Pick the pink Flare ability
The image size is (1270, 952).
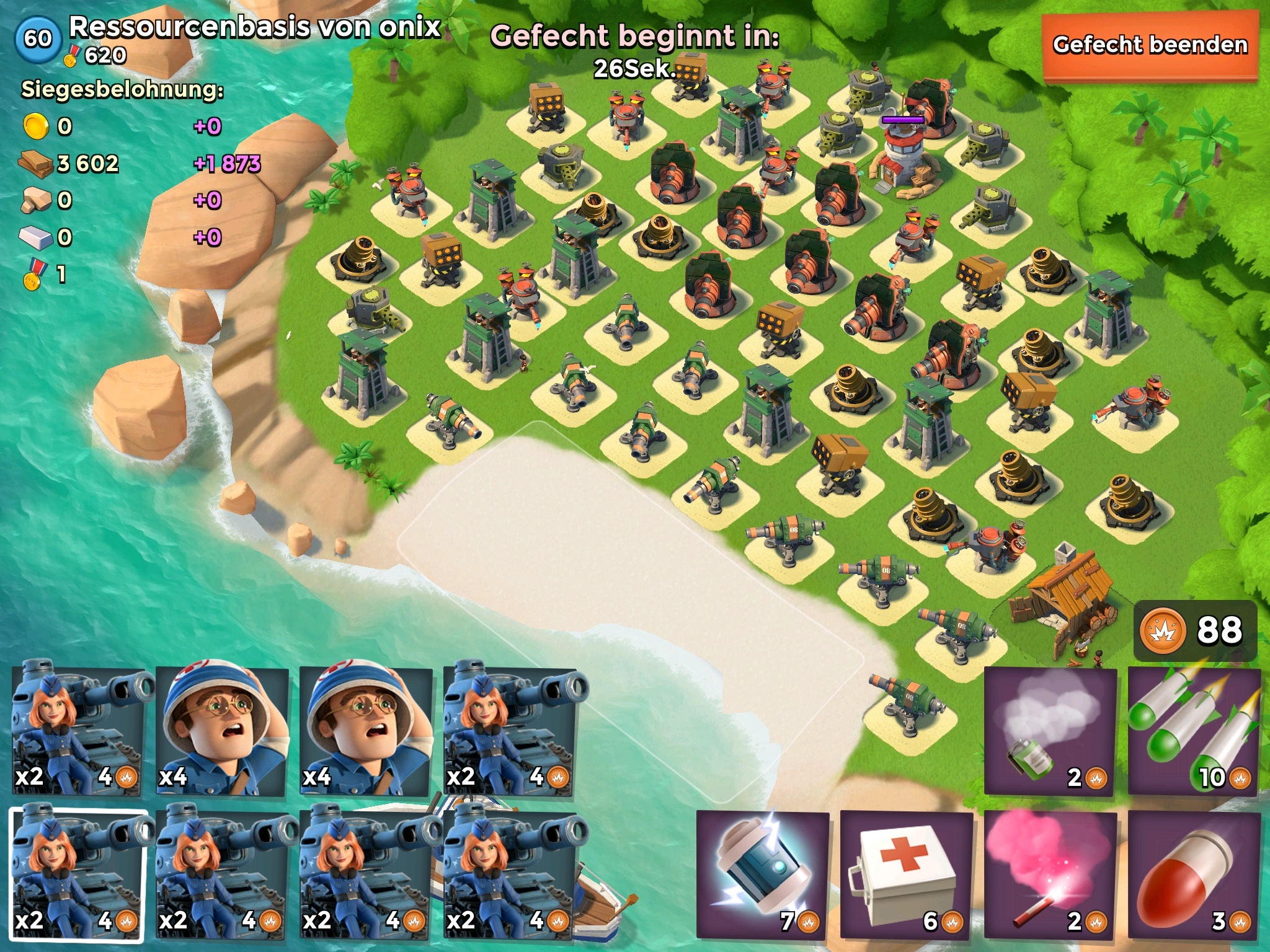pyautogui.click(x=1050, y=874)
